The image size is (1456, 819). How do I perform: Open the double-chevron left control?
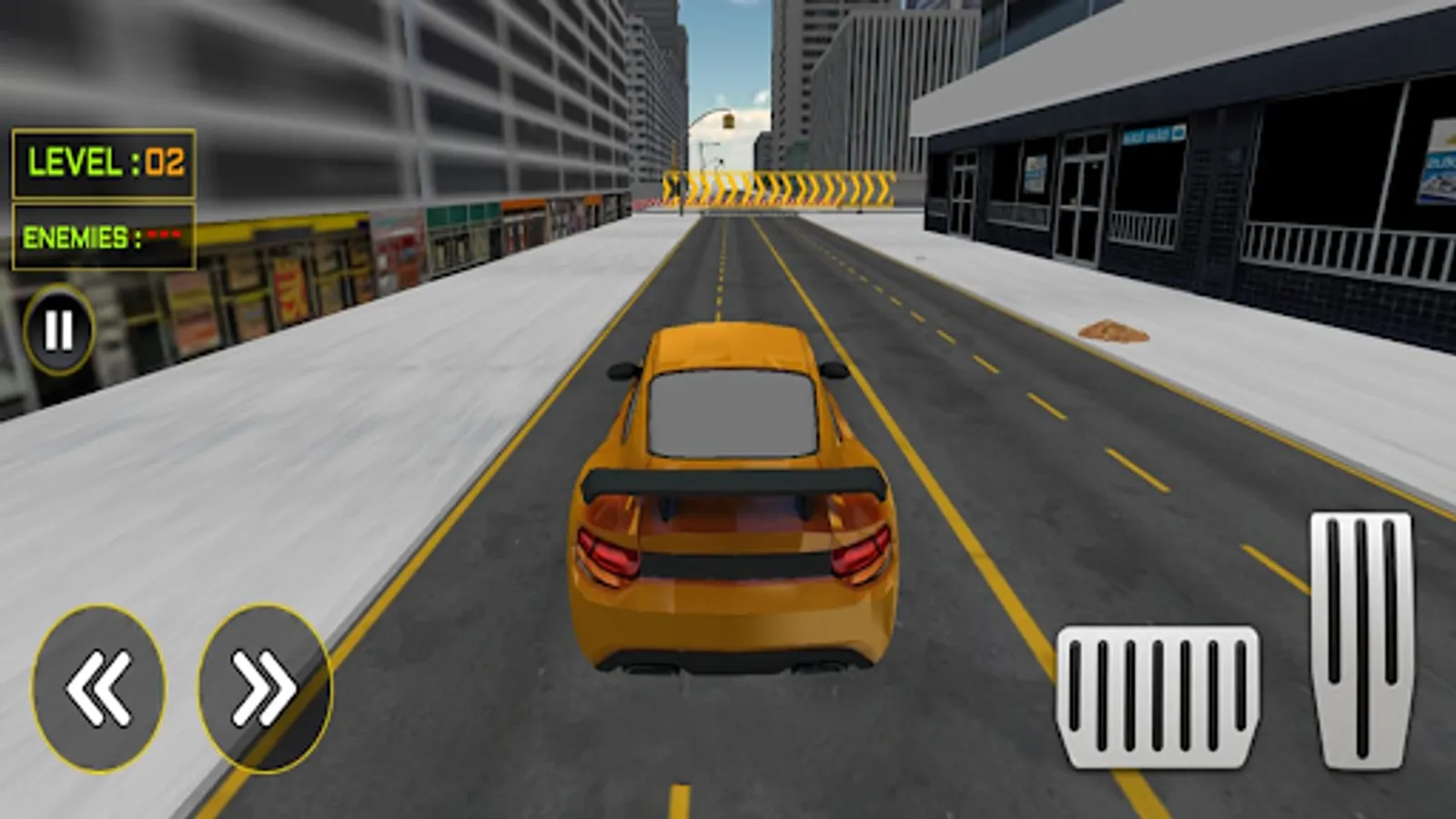coord(95,687)
